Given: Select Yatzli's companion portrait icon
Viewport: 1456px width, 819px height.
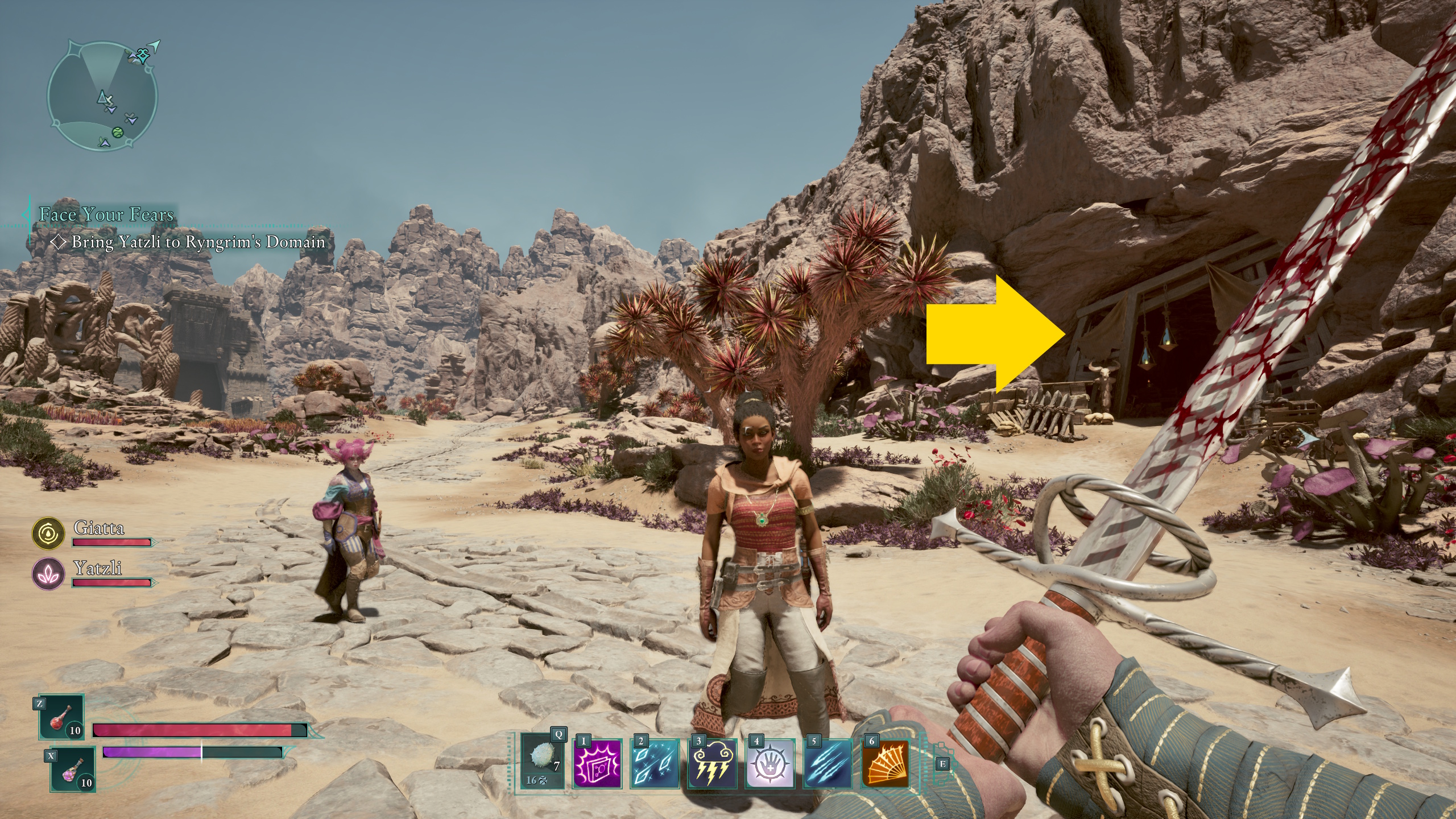Looking at the screenshot, I should [x=48, y=573].
